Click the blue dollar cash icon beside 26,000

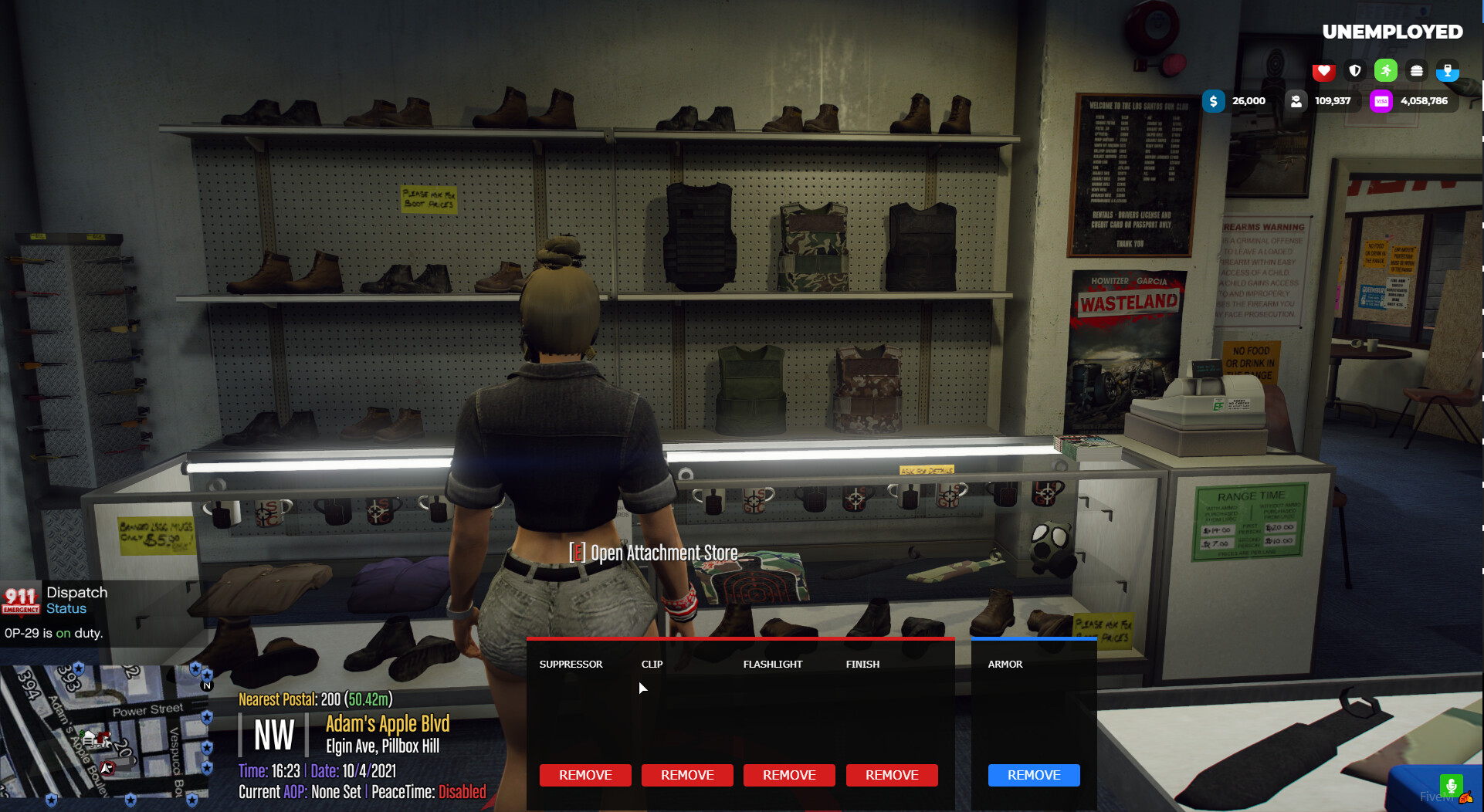1215,100
